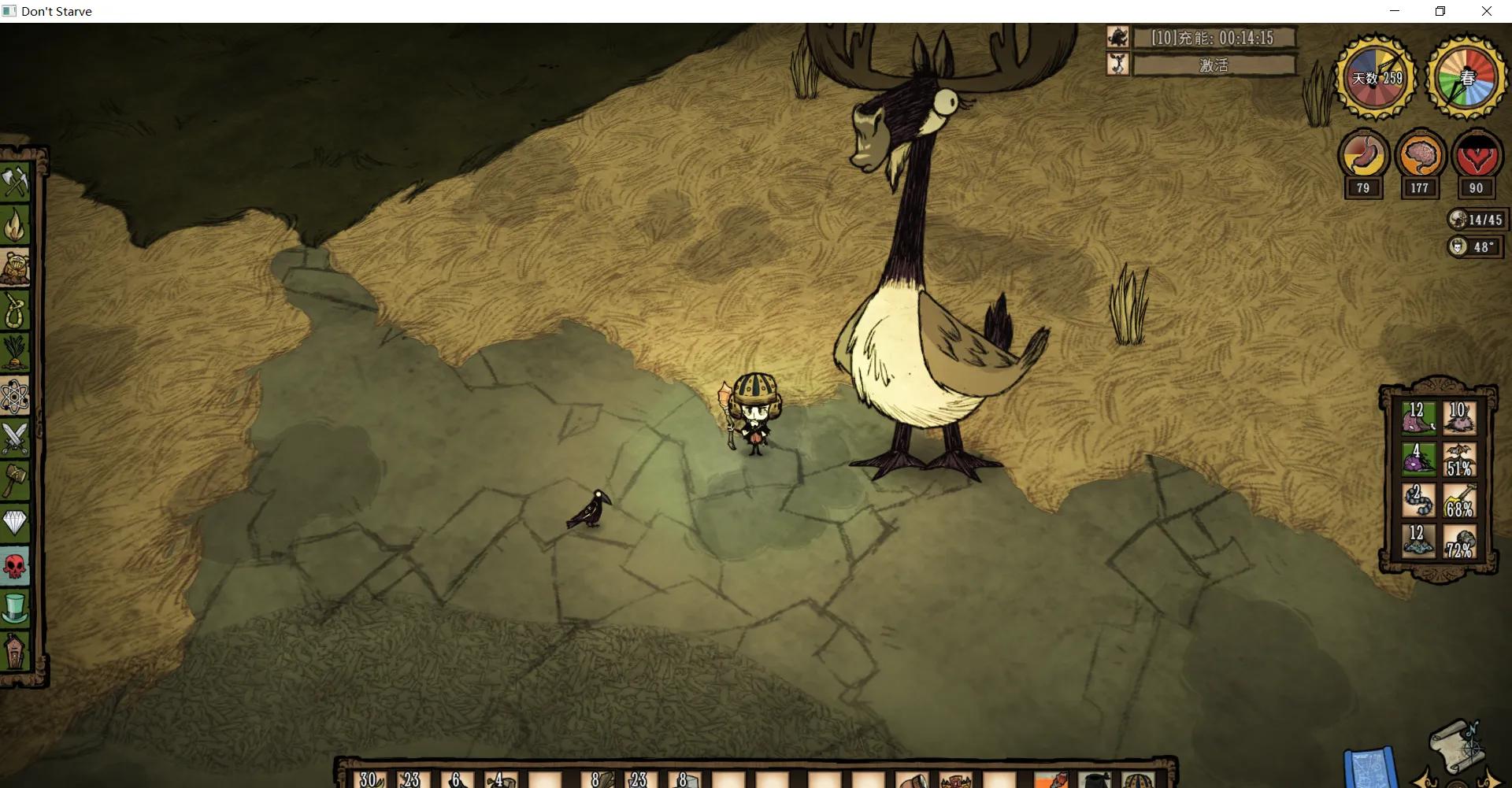1512x788 pixels.
Task: Choose the backpack slot with 4 items
Action: point(1417,460)
